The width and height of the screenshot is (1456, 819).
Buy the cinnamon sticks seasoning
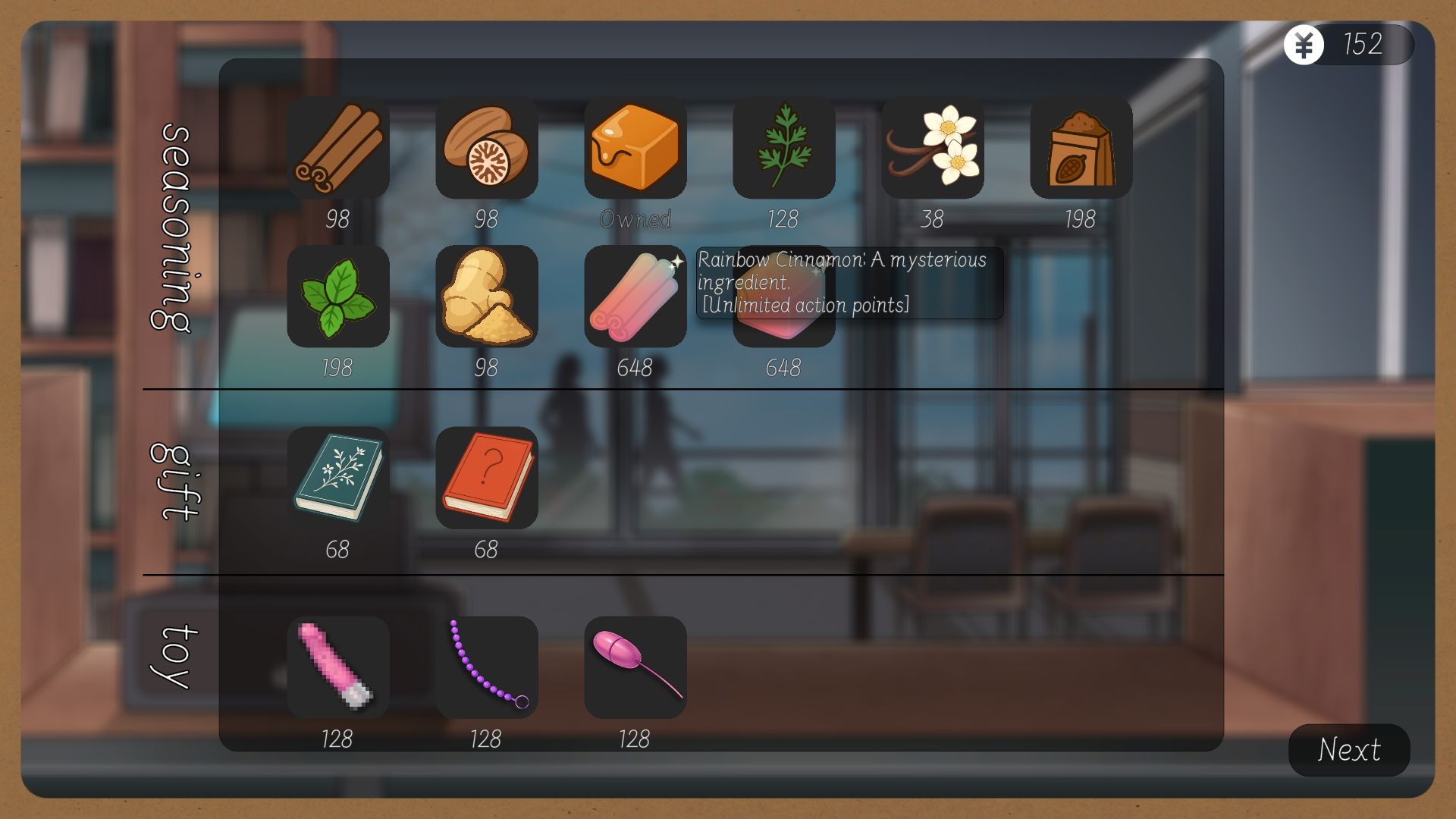338,148
